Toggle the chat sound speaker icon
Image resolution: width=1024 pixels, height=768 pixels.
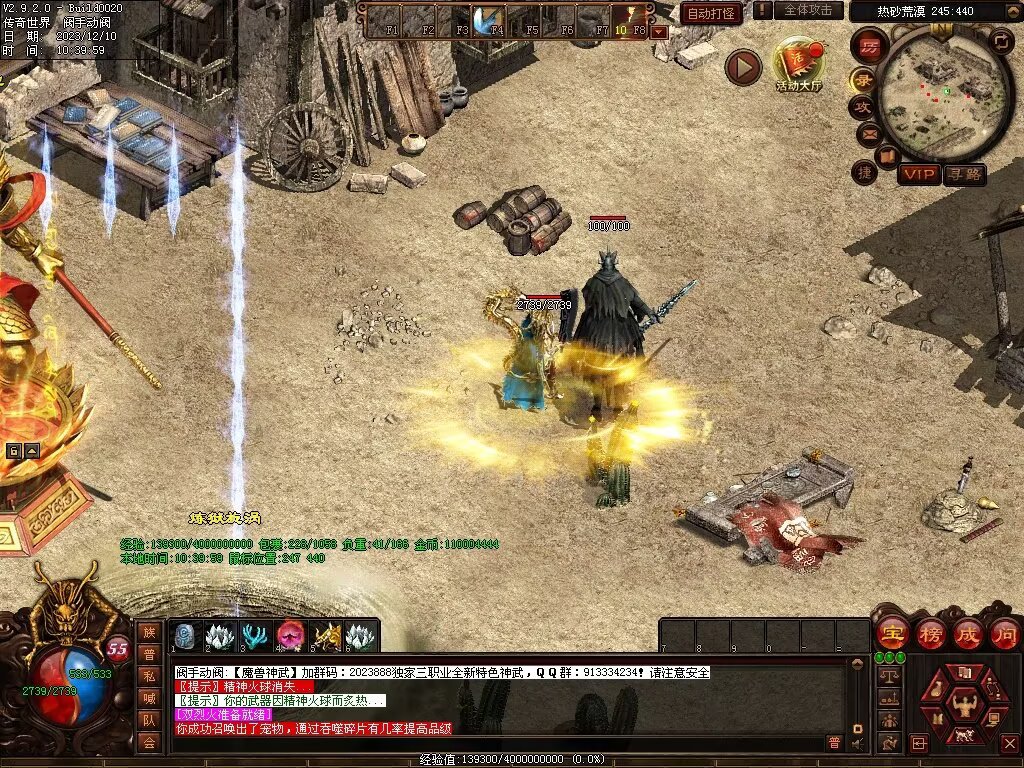coord(856,743)
